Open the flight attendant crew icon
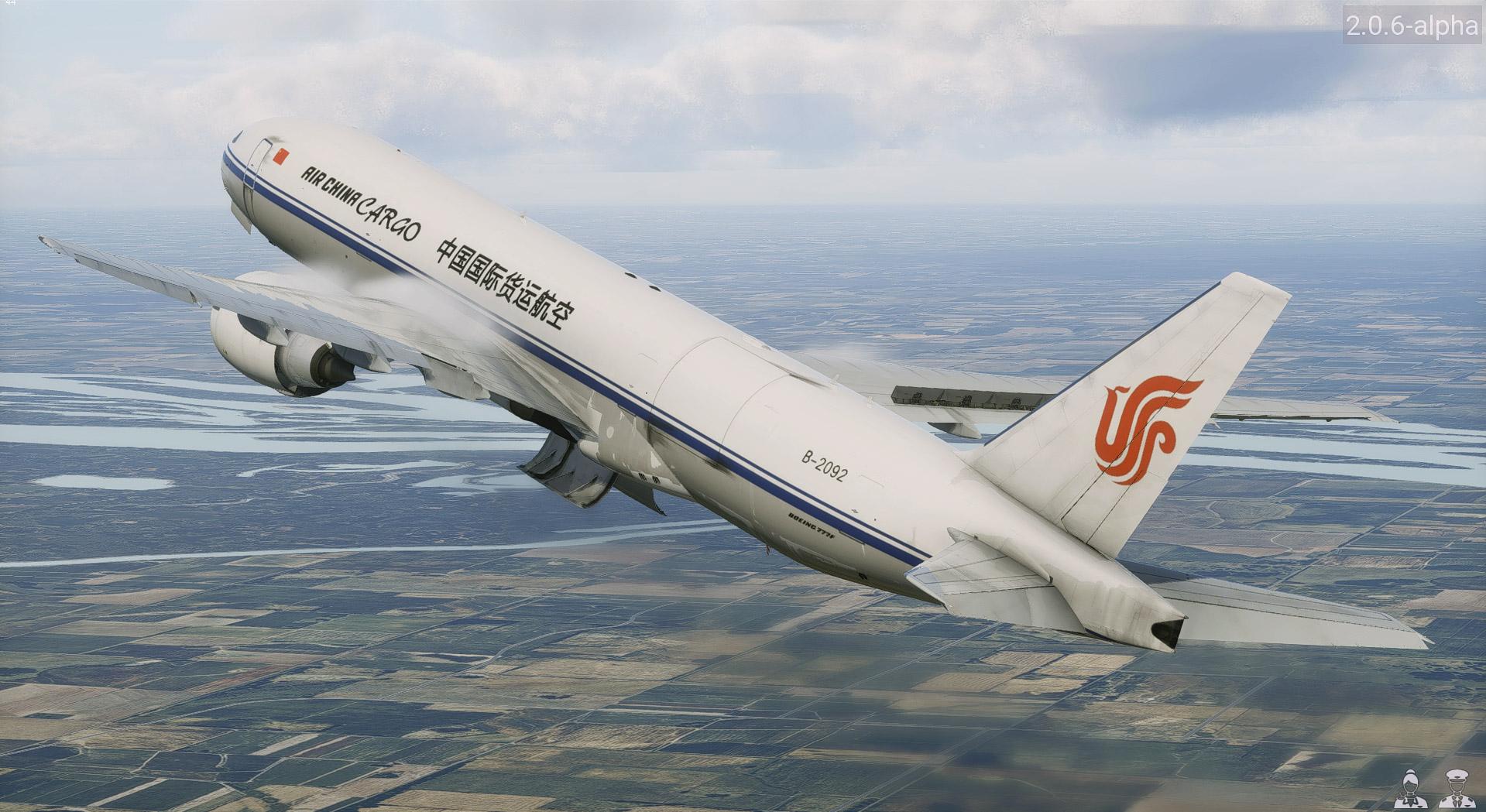The width and height of the screenshot is (1486, 812). pos(1410,789)
